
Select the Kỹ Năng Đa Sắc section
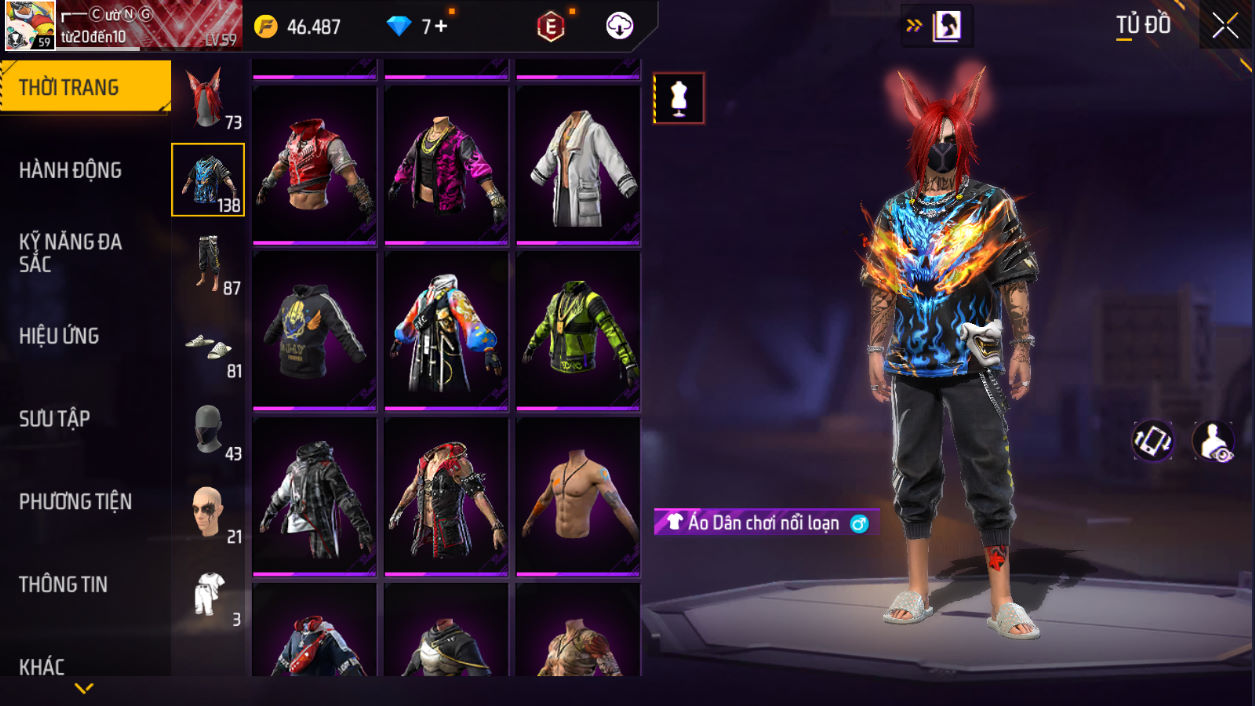70,252
